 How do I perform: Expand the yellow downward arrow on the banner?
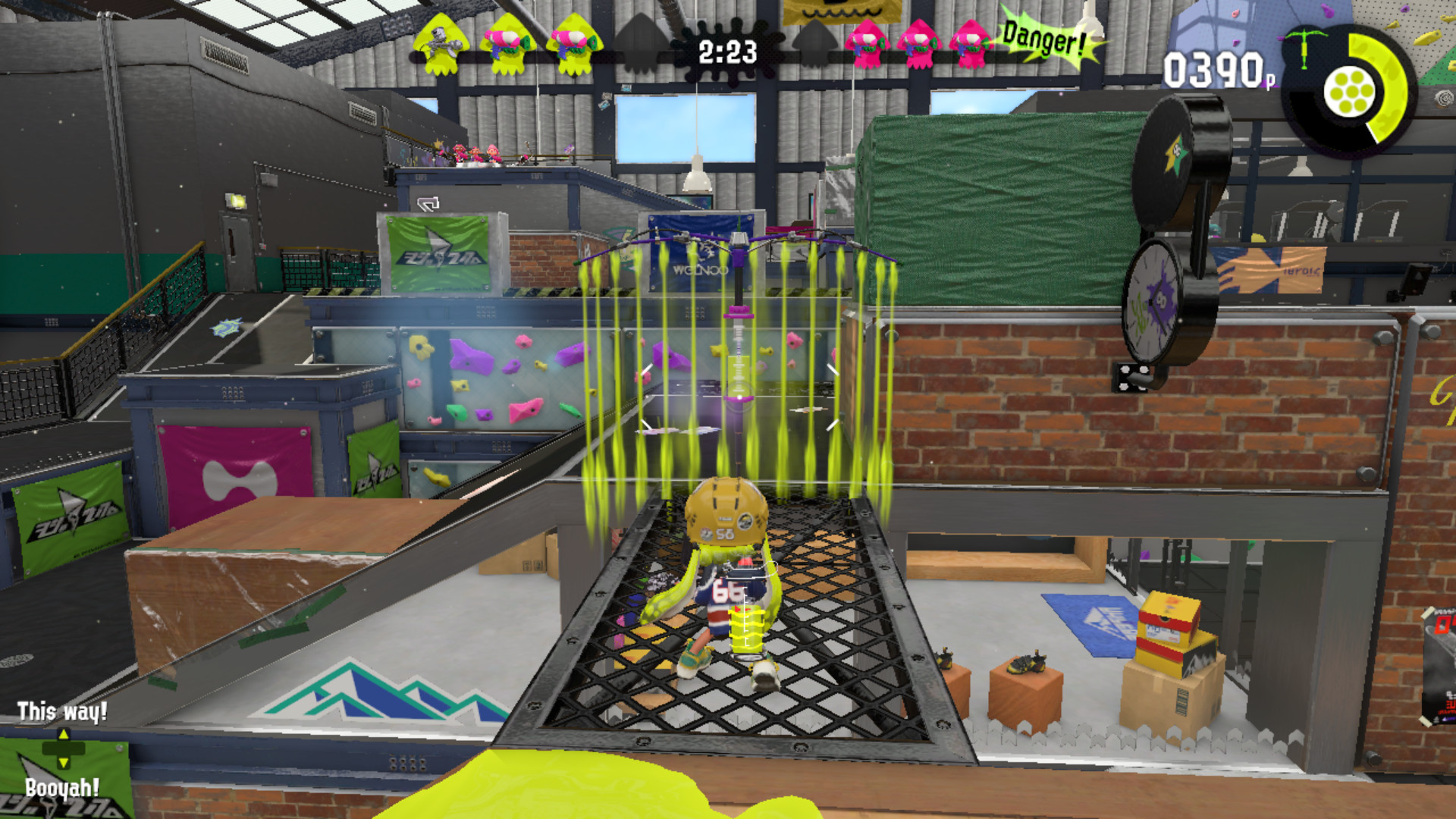pos(64,763)
